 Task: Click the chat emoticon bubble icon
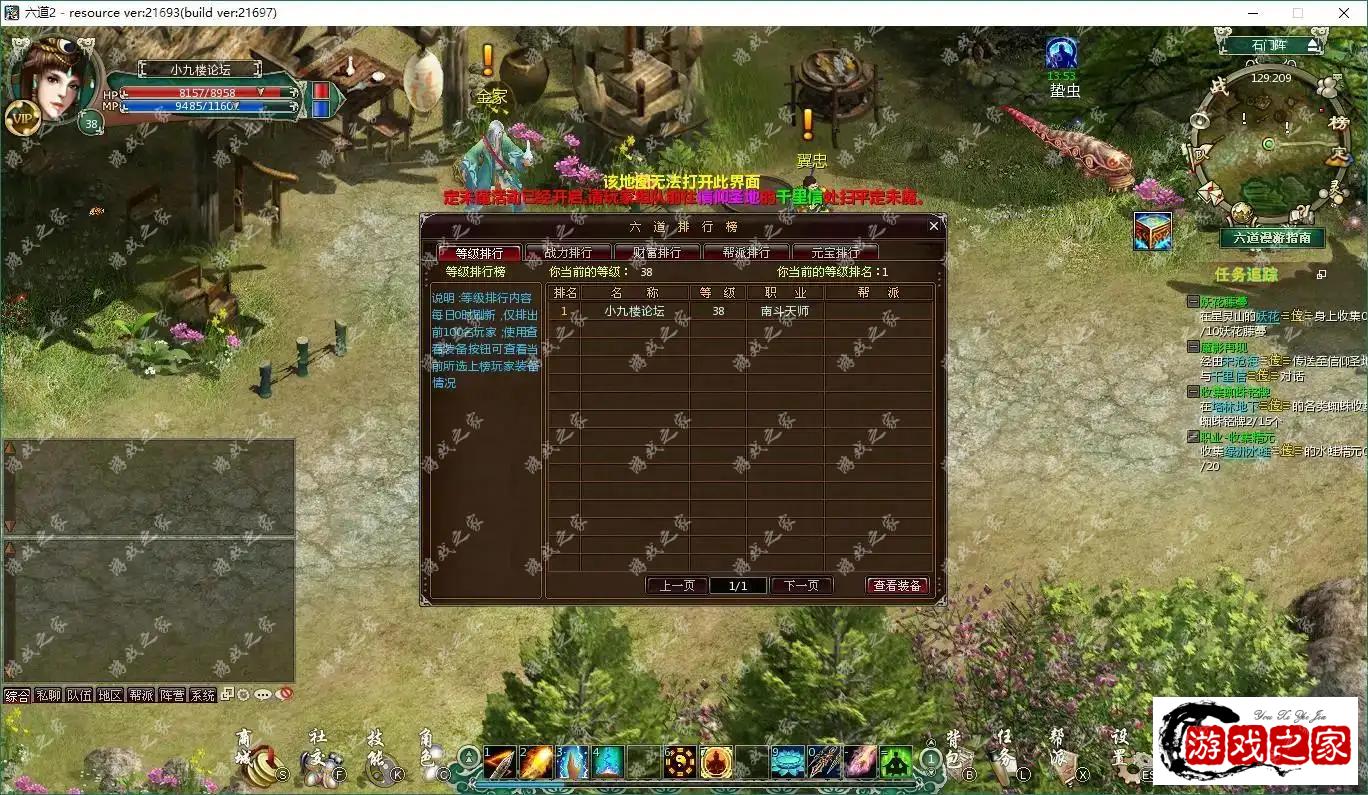click(261, 694)
